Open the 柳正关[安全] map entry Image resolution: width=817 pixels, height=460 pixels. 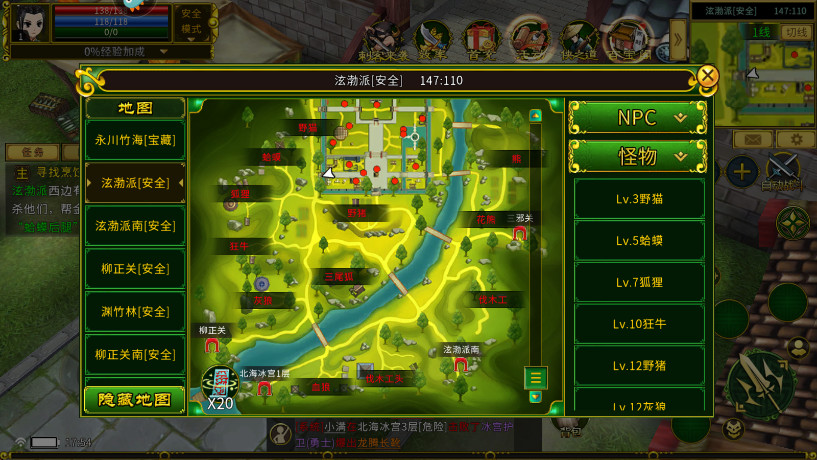point(135,269)
